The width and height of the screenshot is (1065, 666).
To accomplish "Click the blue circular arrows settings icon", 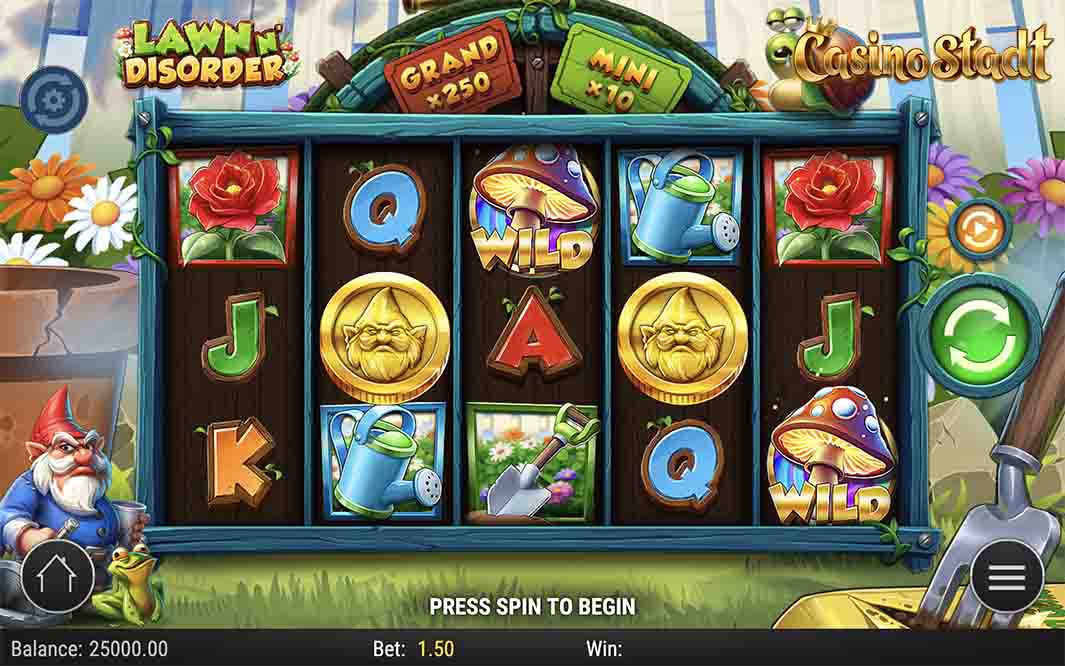I will click(x=52, y=99).
